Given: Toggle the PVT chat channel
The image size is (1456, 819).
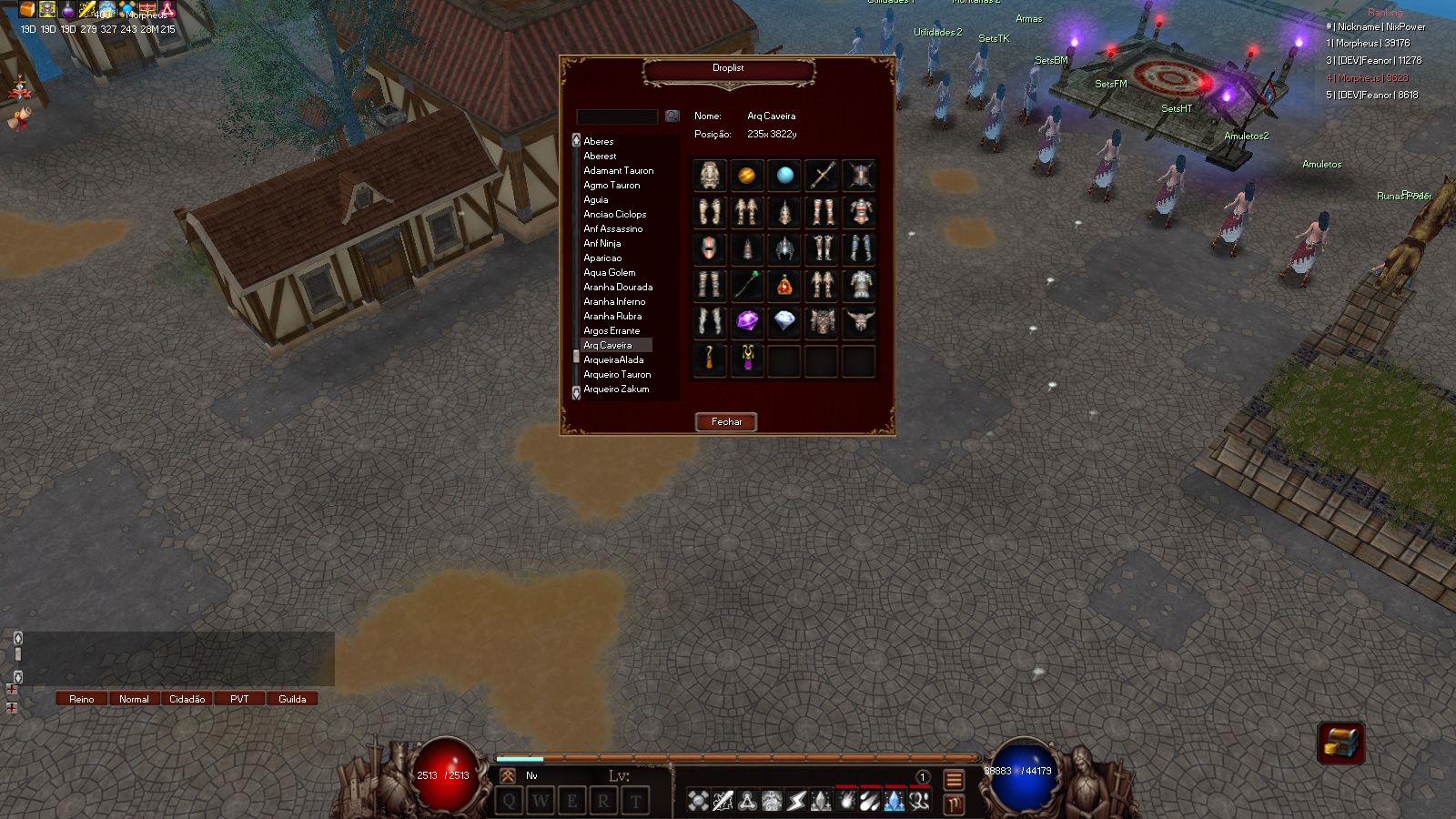Looking at the screenshot, I should pos(238,699).
